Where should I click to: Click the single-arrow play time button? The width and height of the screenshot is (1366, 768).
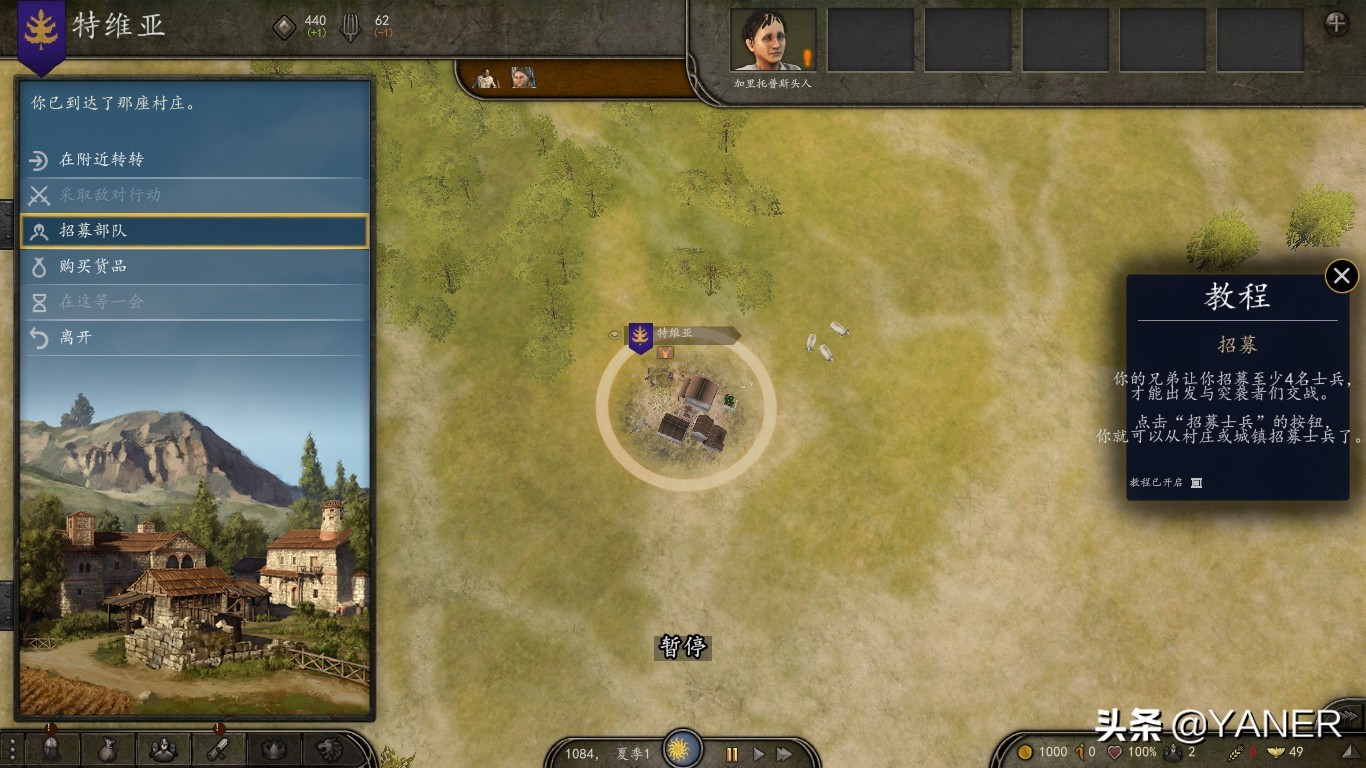(x=759, y=754)
